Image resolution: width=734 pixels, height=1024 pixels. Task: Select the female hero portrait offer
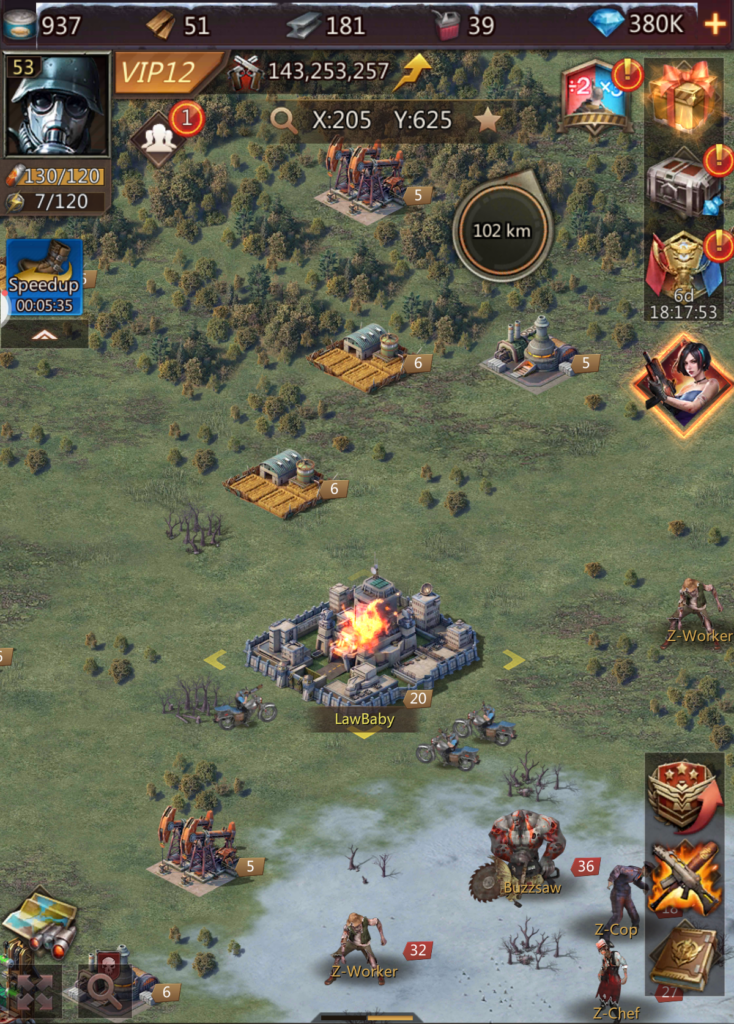click(x=684, y=384)
